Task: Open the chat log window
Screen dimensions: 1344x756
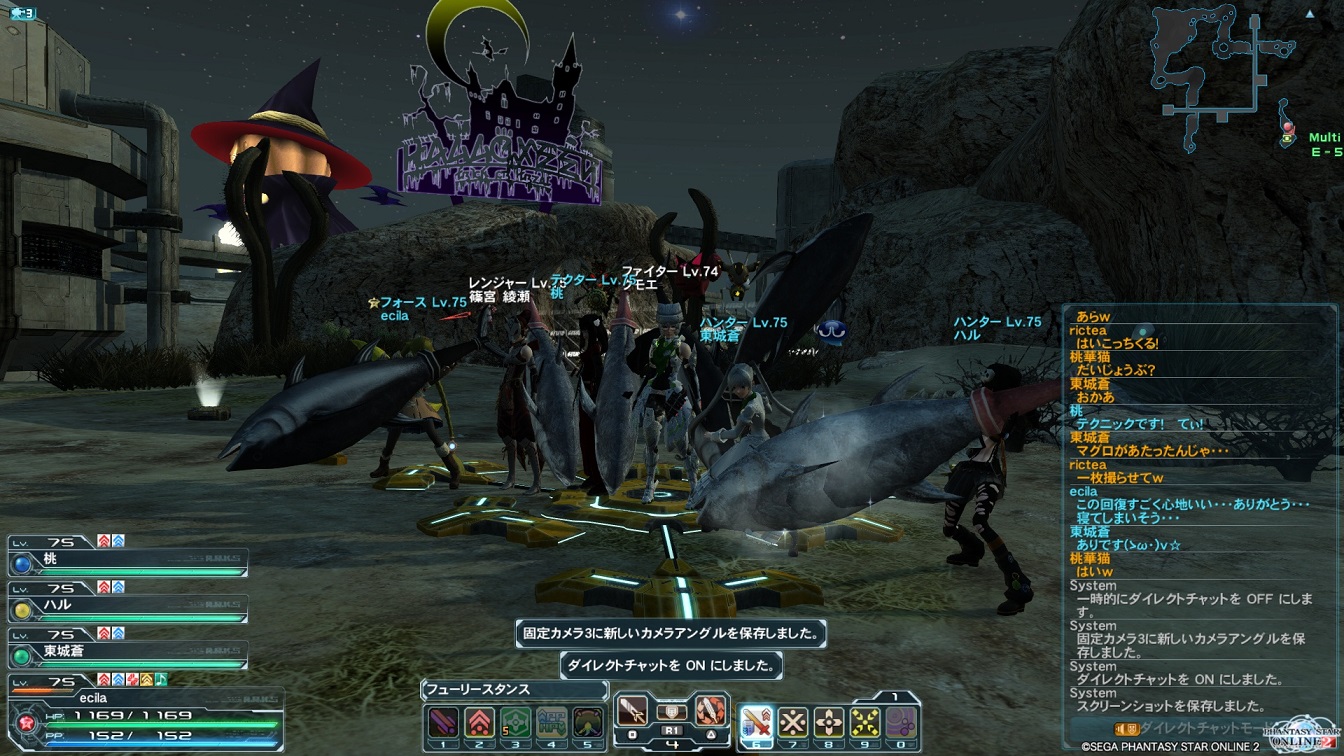Action: (x=1198, y=510)
